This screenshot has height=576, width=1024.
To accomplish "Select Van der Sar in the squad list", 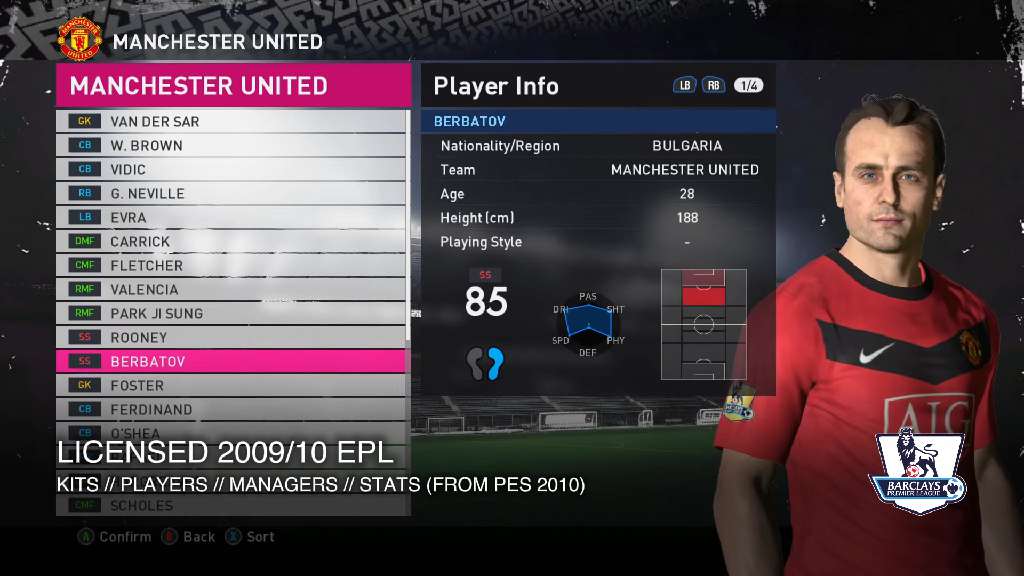I will pyautogui.click(x=232, y=121).
